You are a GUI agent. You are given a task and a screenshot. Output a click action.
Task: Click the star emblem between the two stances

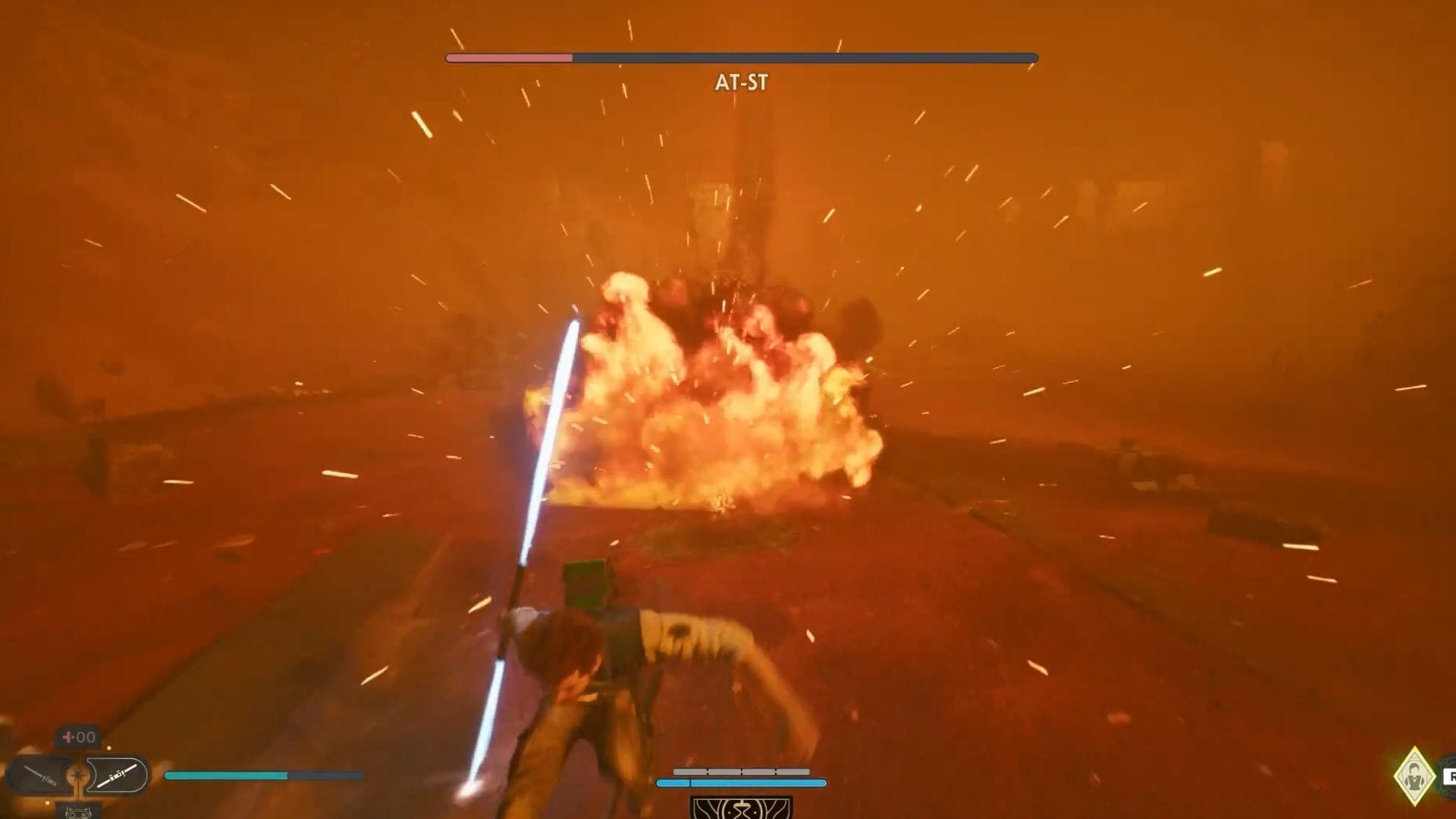pyautogui.click(x=78, y=774)
